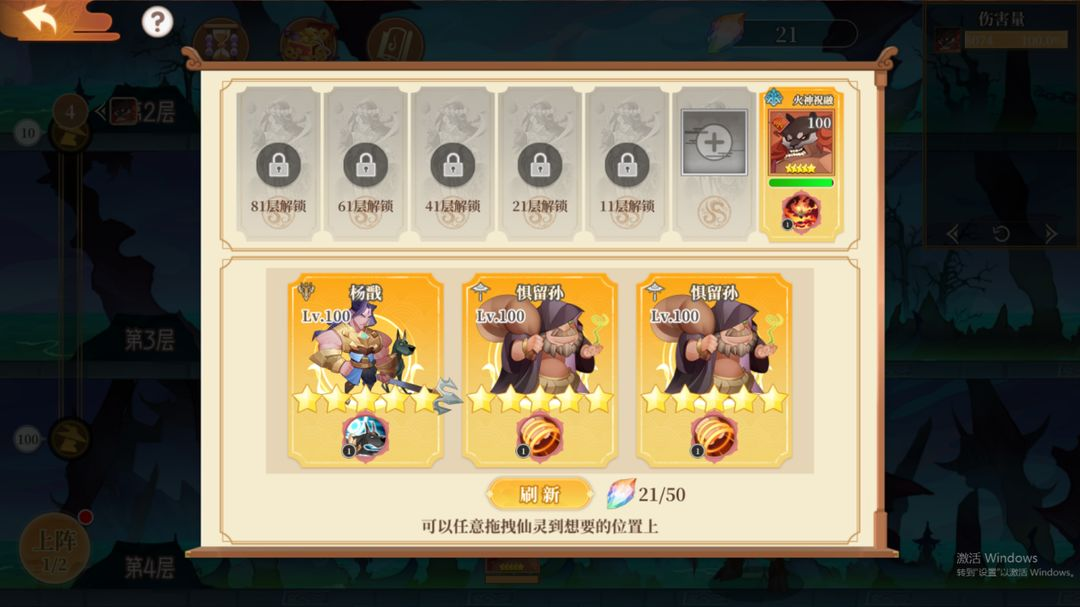This screenshot has width=1080, height=607.
Task: Tap the 11层解锁 locked slot
Action: pyautogui.click(x=627, y=165)
